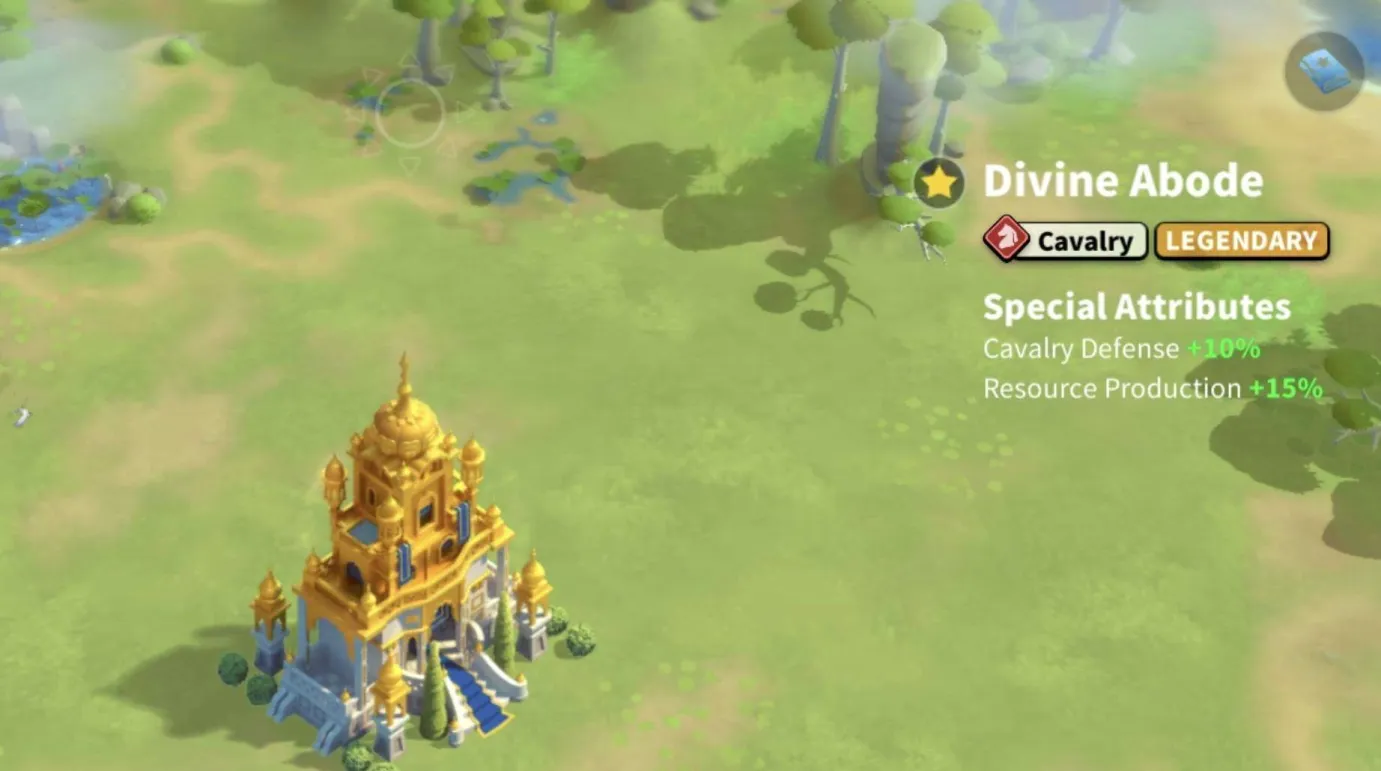Click the LEGENDARY rarity badge
The height and width of the screenshot is (771, 1381).
(1241, 241)
